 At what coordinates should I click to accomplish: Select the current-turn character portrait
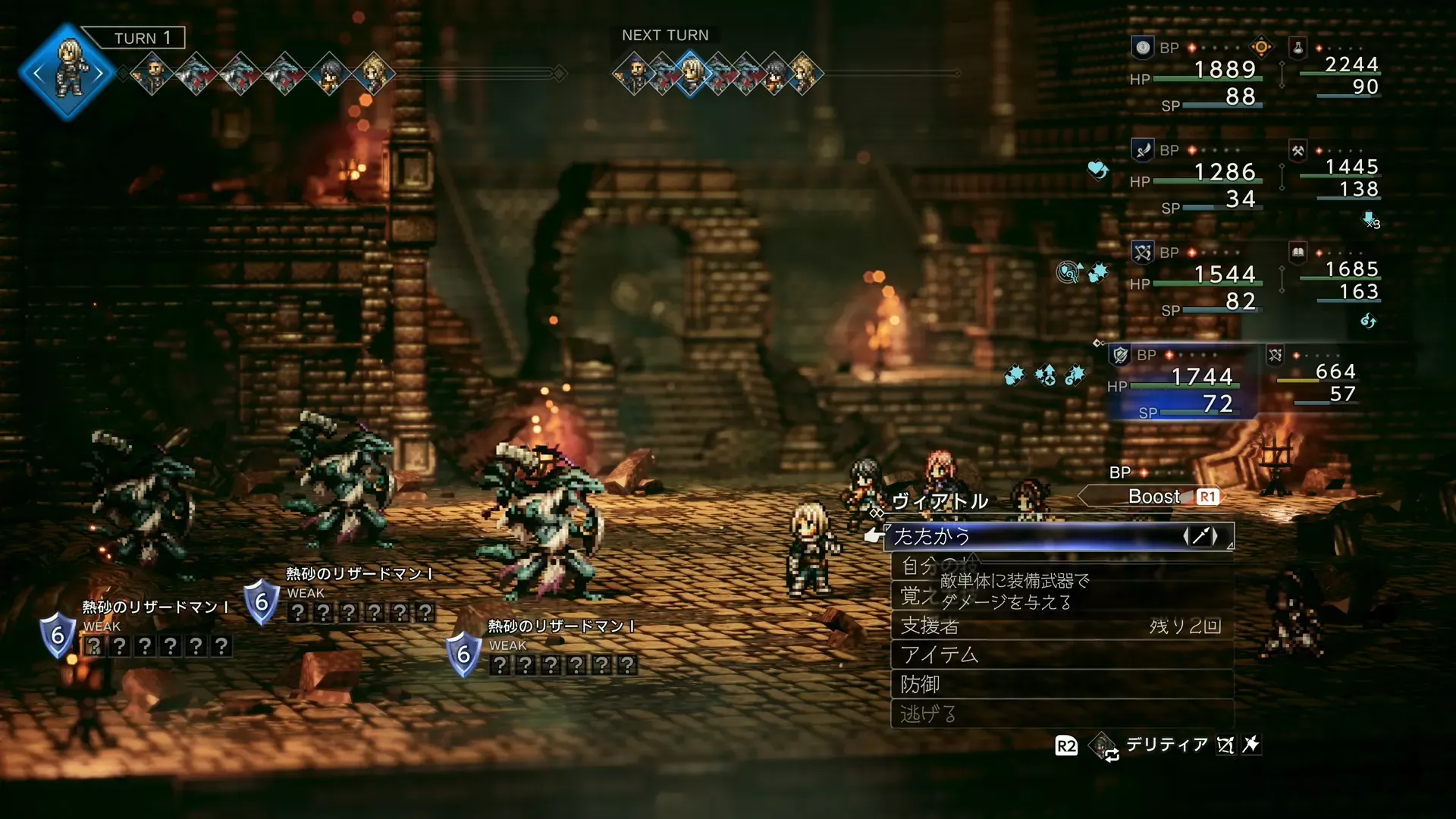tap(68, 72)
